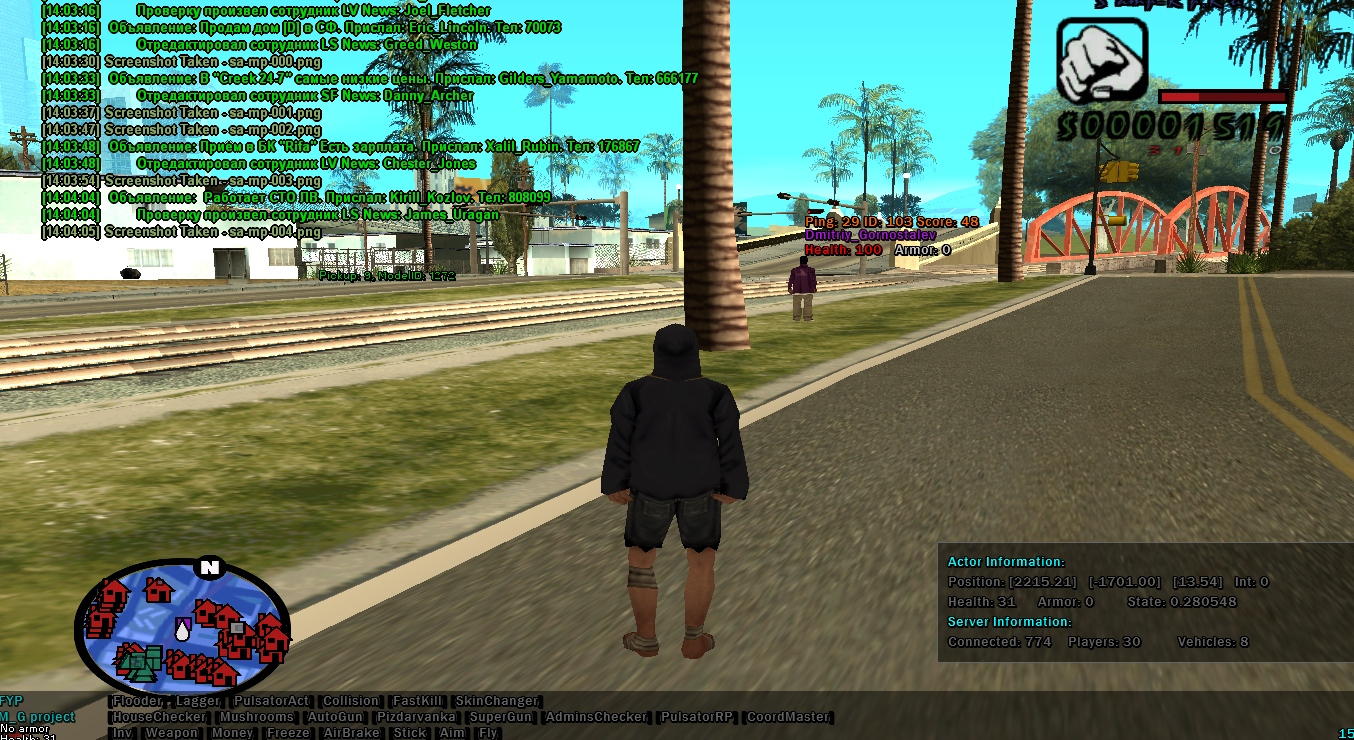Toggle the Inv option
1354x740 pixels.
click(122, 733)
